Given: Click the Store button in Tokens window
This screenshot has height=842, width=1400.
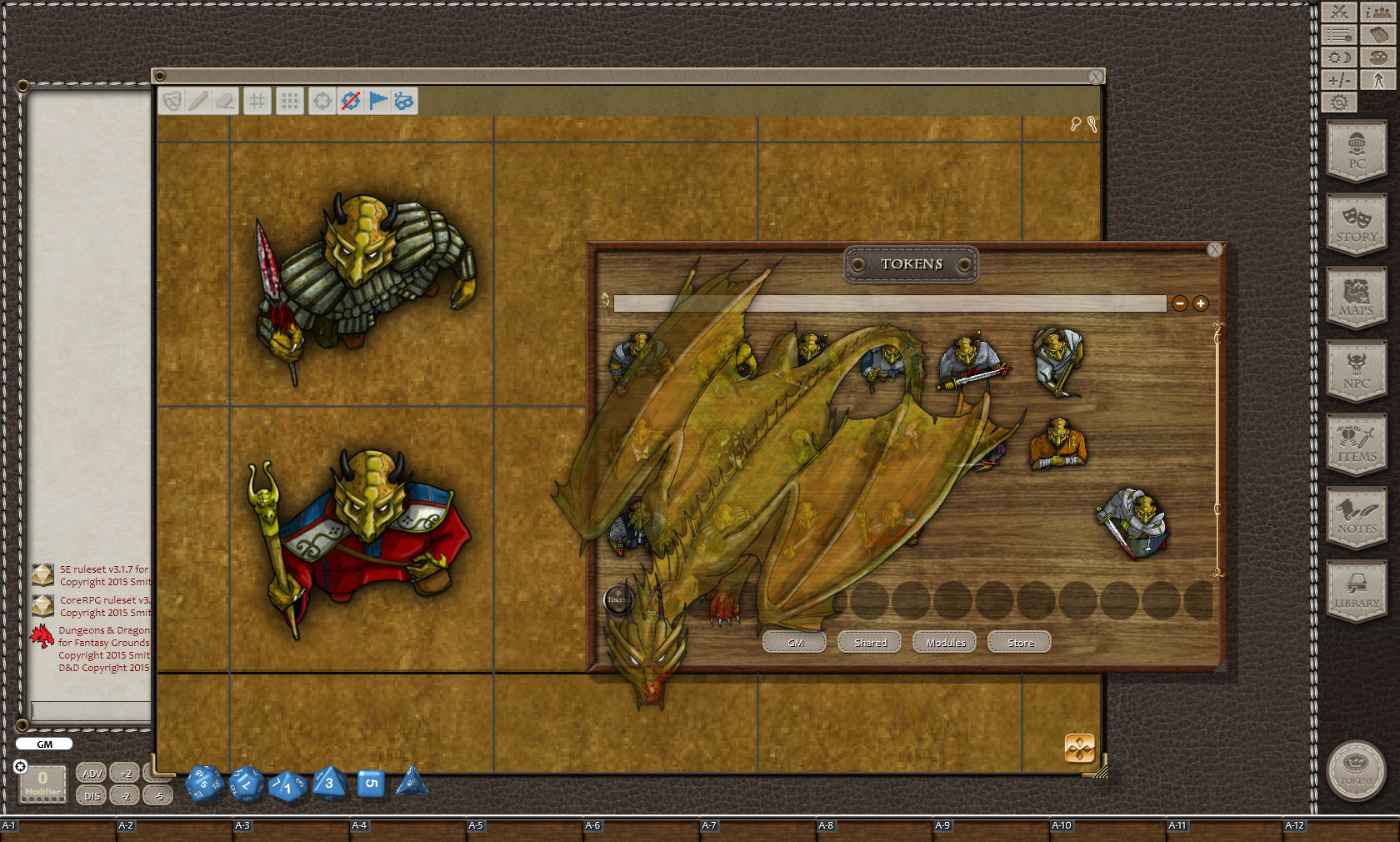Looking at the screenshot, I should click(1018, 642).
